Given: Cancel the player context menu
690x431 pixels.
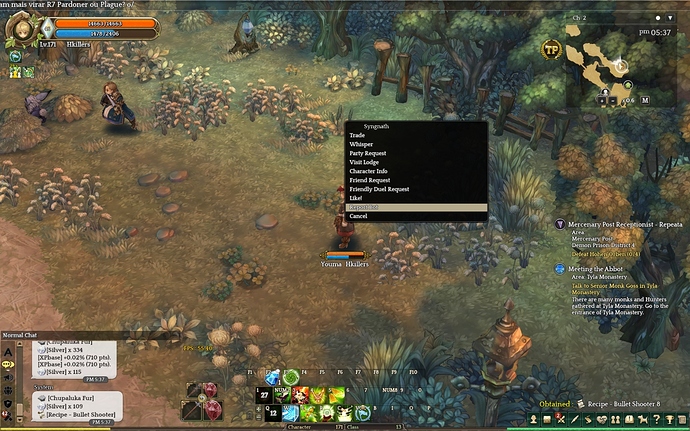Looking at the screenshot, I should pyautogui.click(x=359, y=216).
